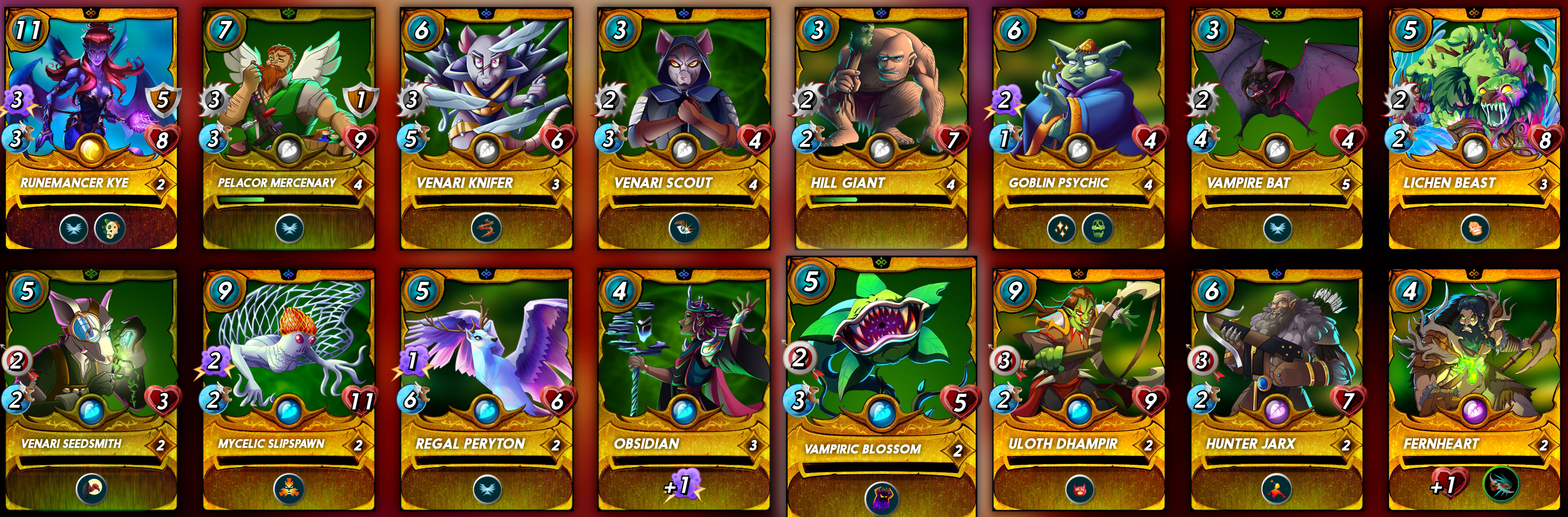1568x517 pixels.
Task: Inspect Vampiric Blossom's purple monster ability icon
Action: click(881, 498)
